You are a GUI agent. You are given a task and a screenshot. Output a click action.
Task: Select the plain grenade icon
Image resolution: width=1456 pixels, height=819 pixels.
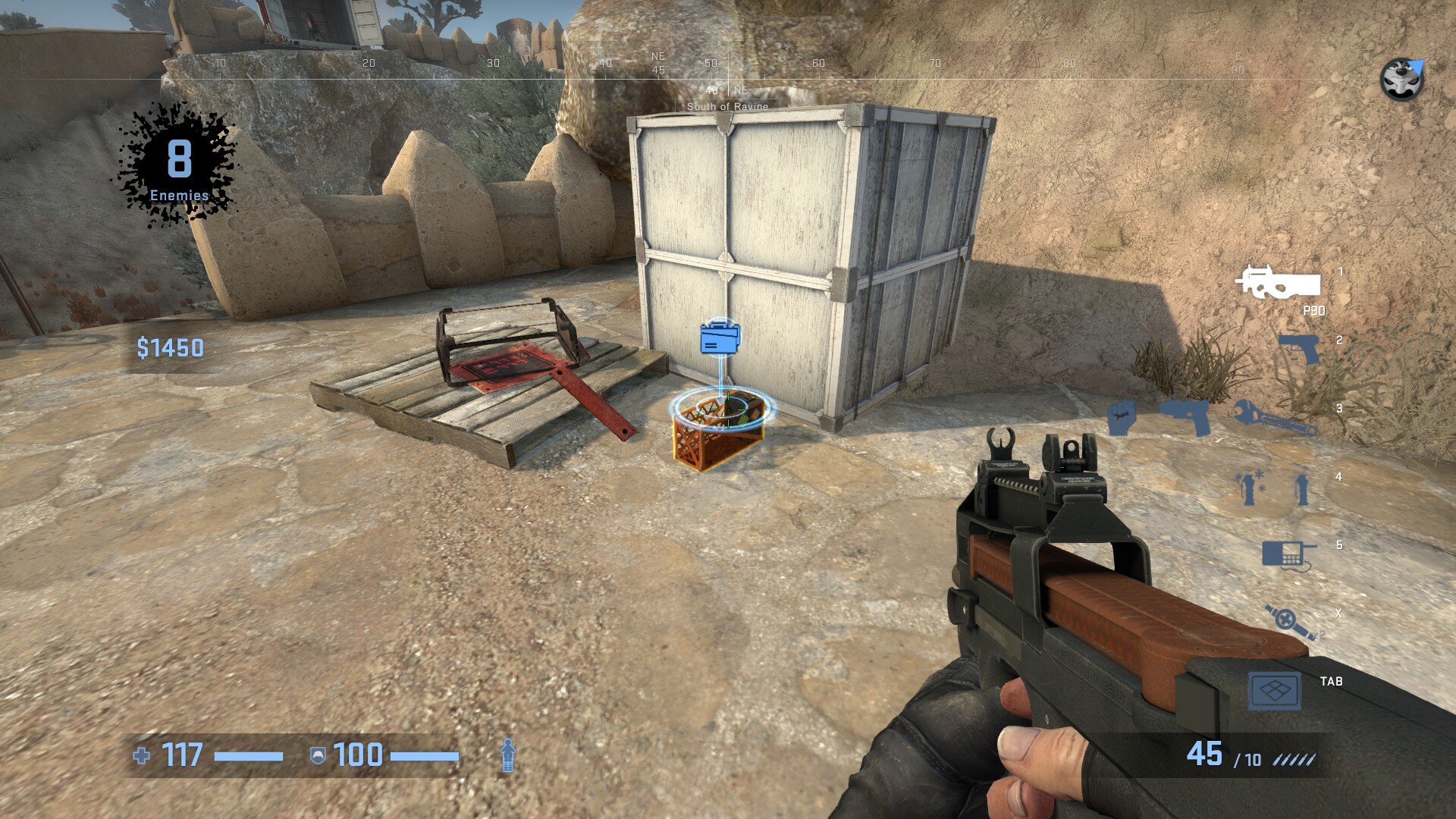[1301, 488]
